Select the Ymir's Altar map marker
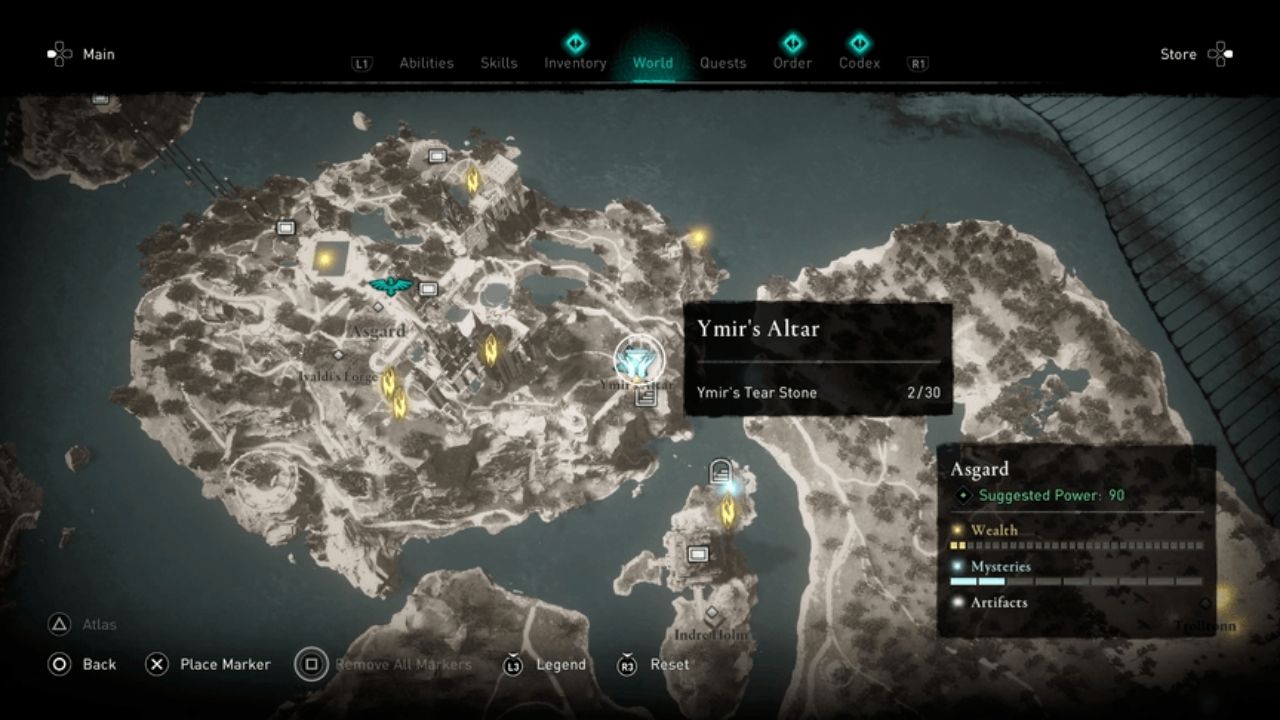This screenshot has width=1280, height=720. (638, 358)
